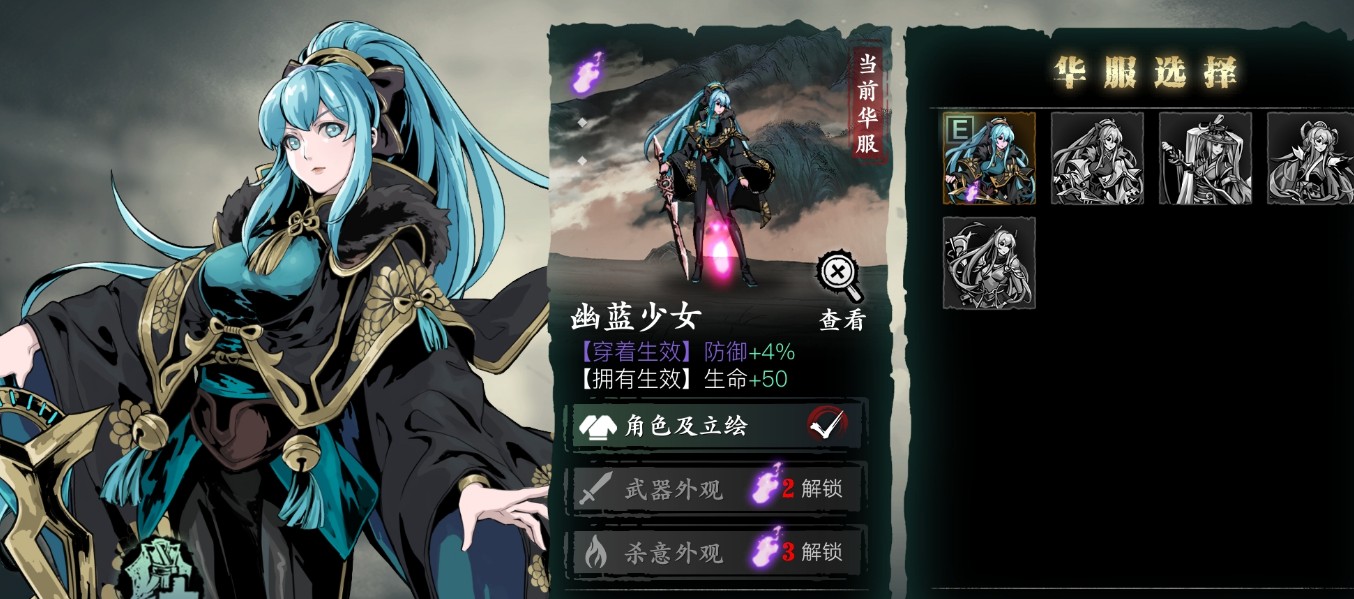Toggle the 角色及立绘 checkmark

[x=827, y=425]
